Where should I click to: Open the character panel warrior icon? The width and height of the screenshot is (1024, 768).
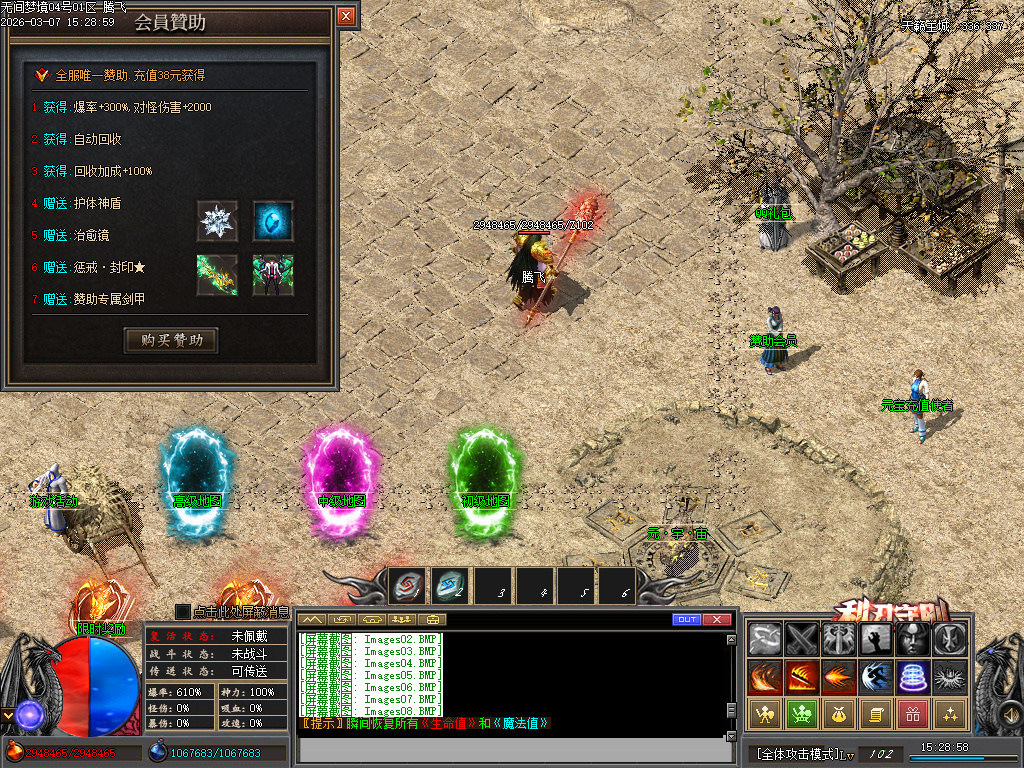[x=764, y=713]
